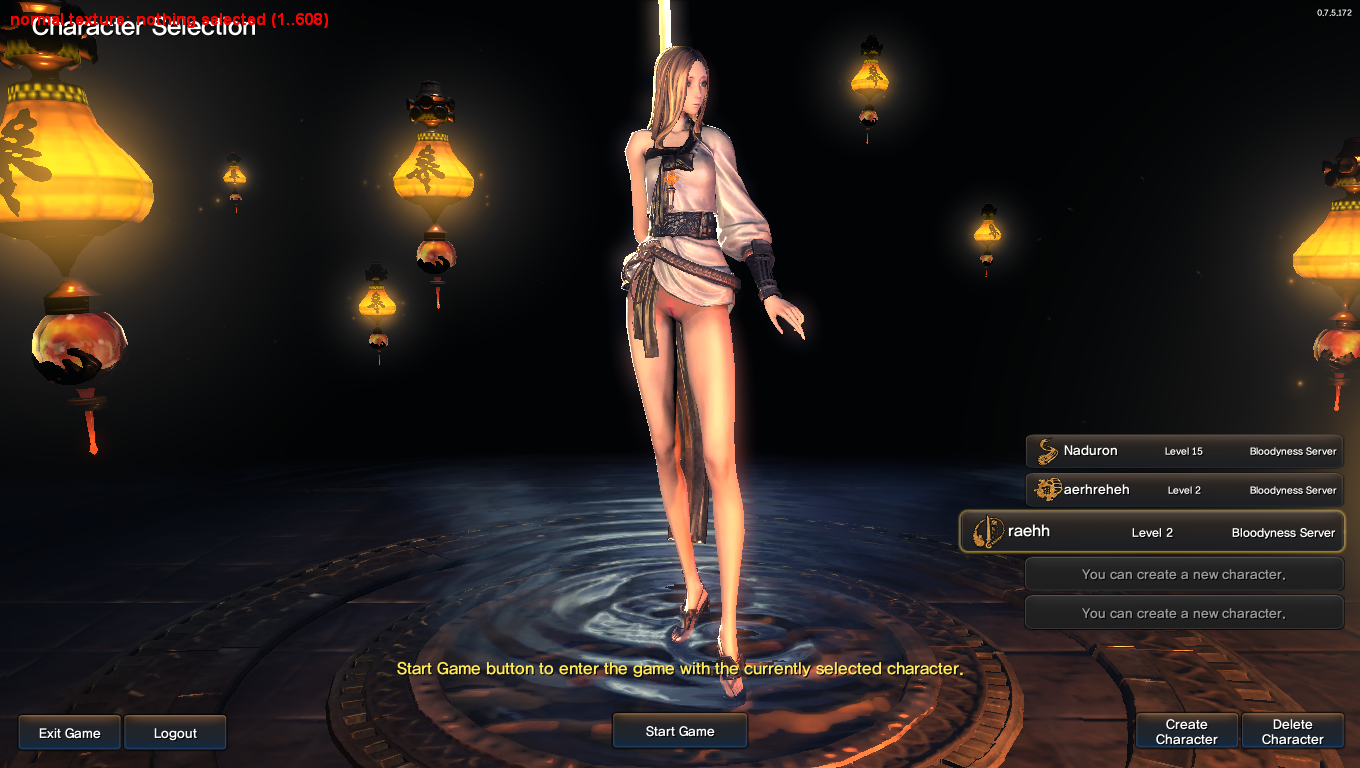Exit the game
This screenshot has width=1360, height=768.
click(x=70, y=733)
